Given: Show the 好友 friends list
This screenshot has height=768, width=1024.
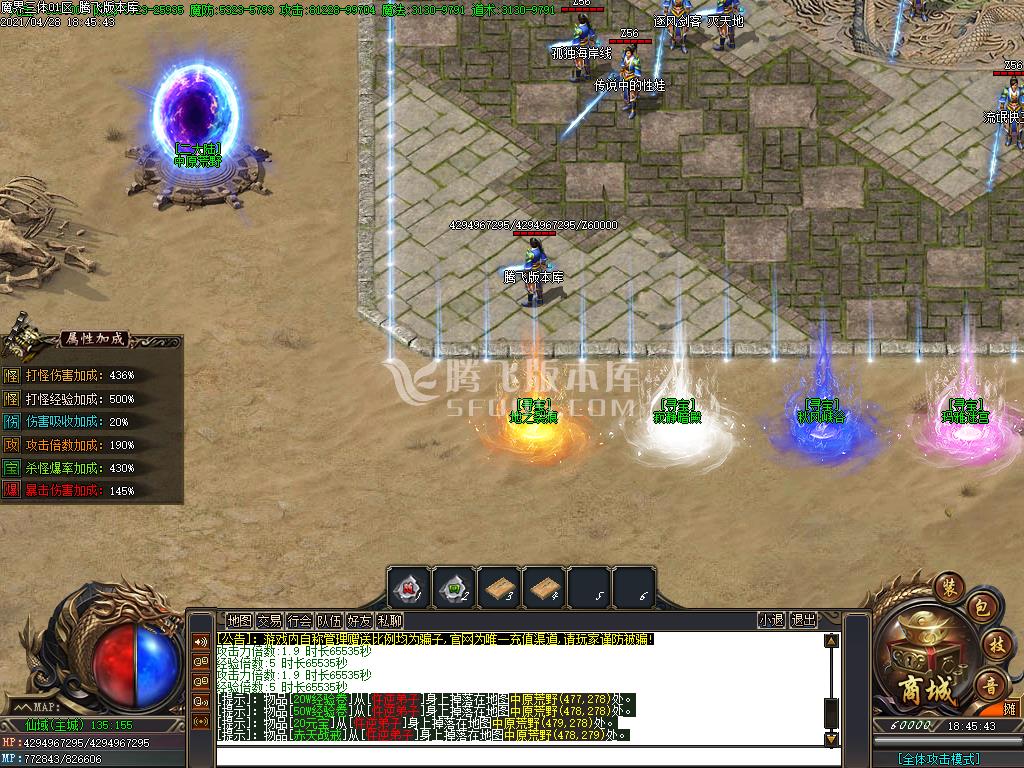Looking at the screenshot, I should [x=359, y=621].
